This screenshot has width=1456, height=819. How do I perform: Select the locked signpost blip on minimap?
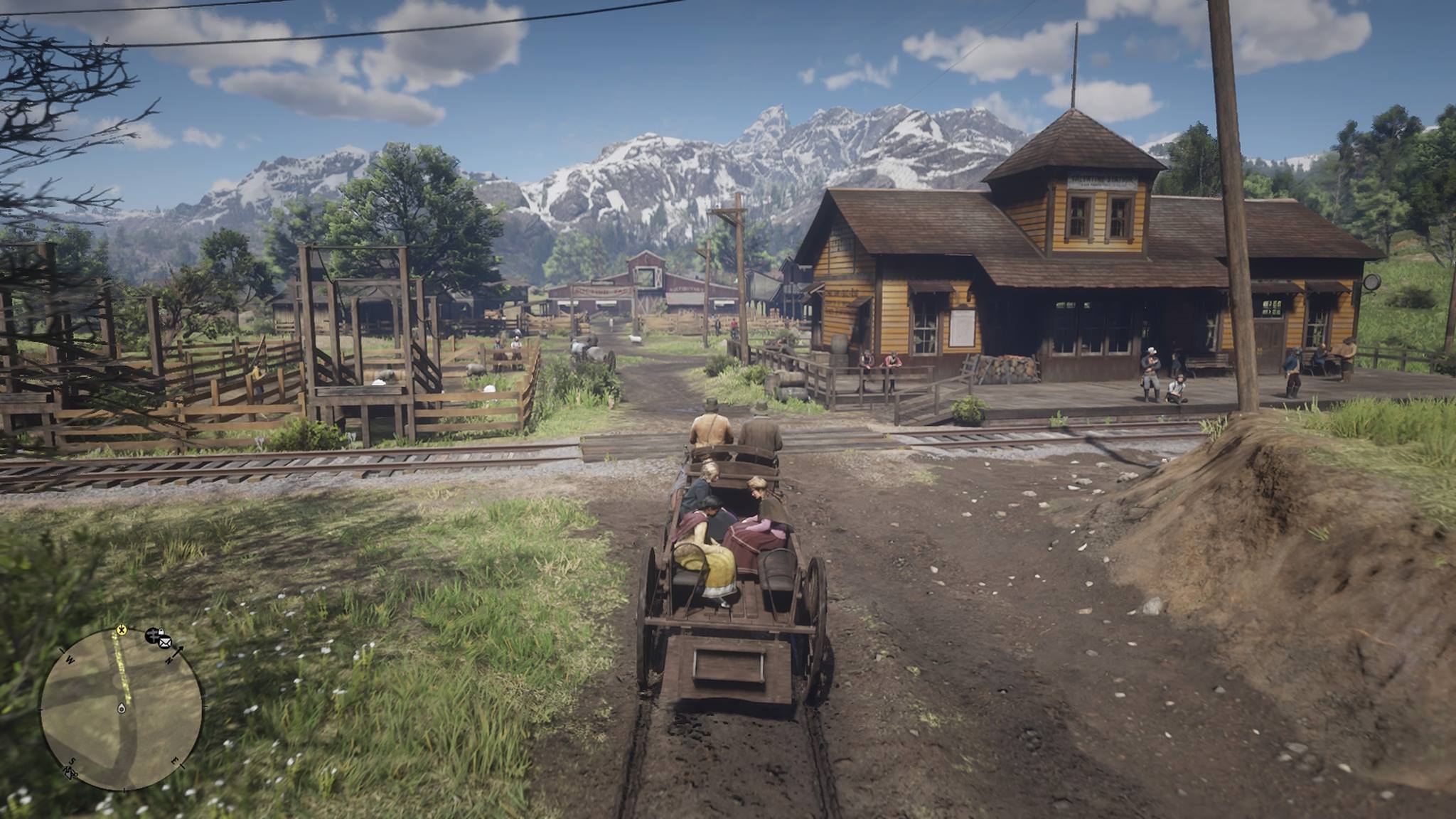pyautogui.click(x=154, y=635)
